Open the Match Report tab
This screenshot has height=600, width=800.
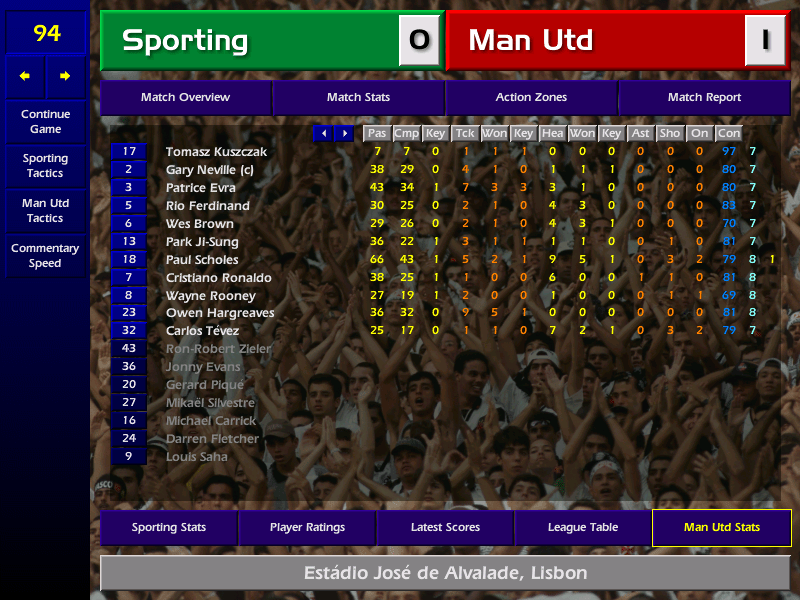(704, 98)
